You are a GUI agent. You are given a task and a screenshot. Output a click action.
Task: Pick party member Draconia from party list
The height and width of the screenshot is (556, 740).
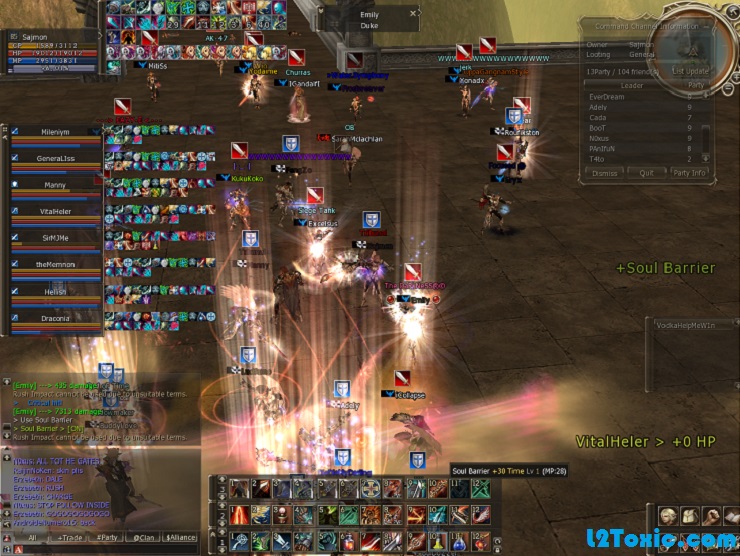(x=55, y=320)
